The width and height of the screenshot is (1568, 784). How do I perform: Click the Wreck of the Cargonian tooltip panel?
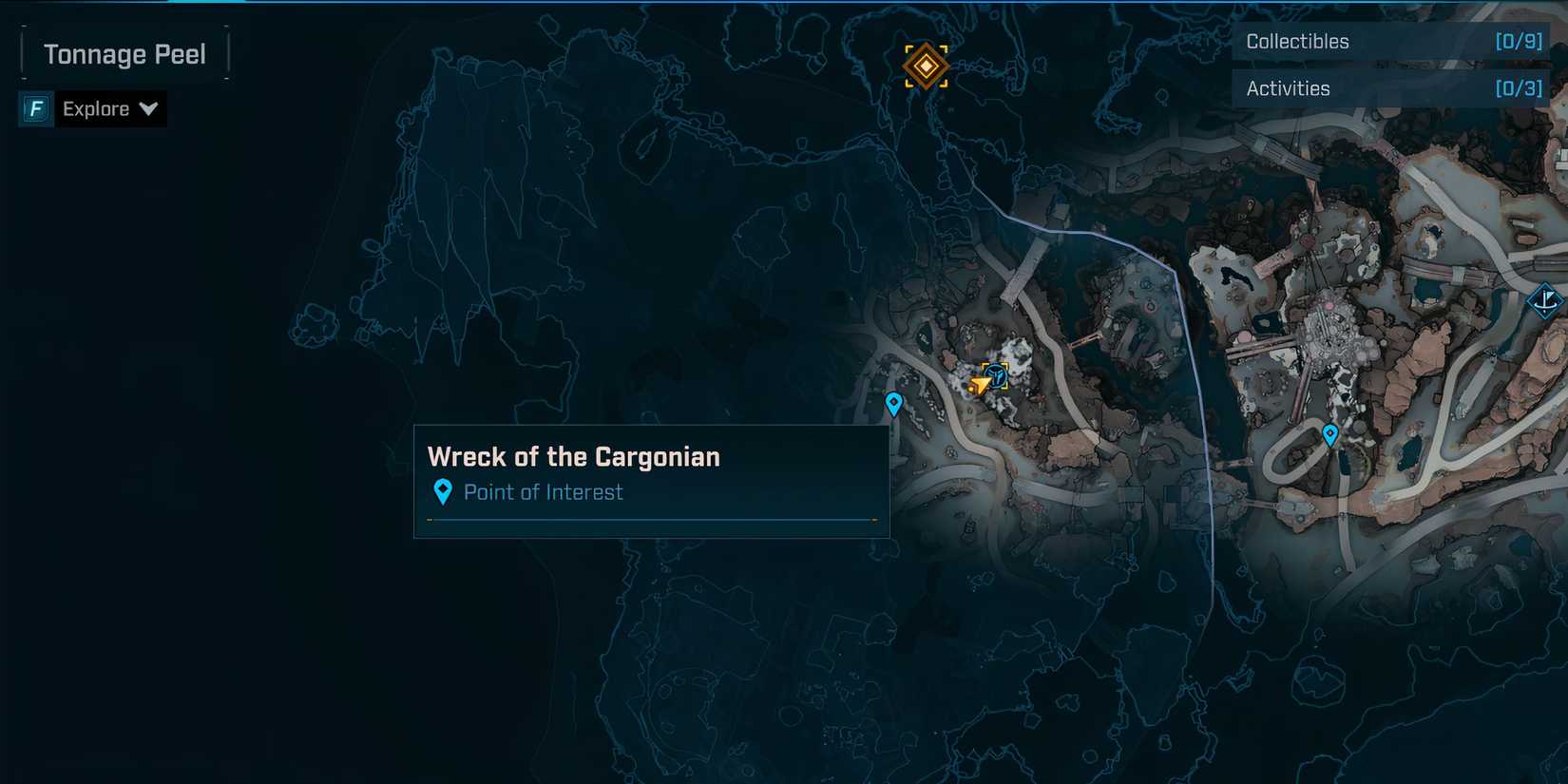click(651, 480)
